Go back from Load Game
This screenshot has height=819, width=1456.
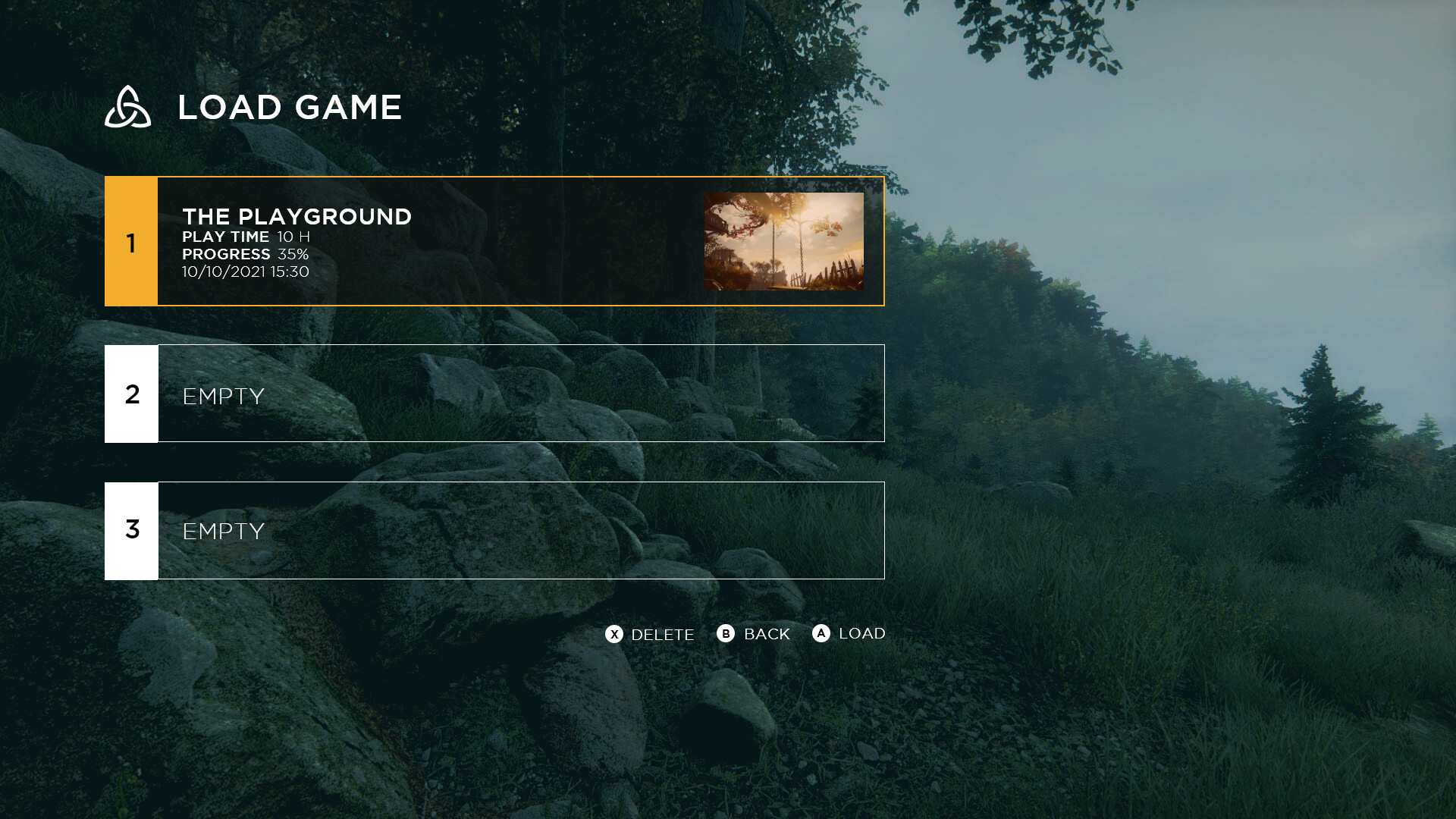(x=754, y=634)
